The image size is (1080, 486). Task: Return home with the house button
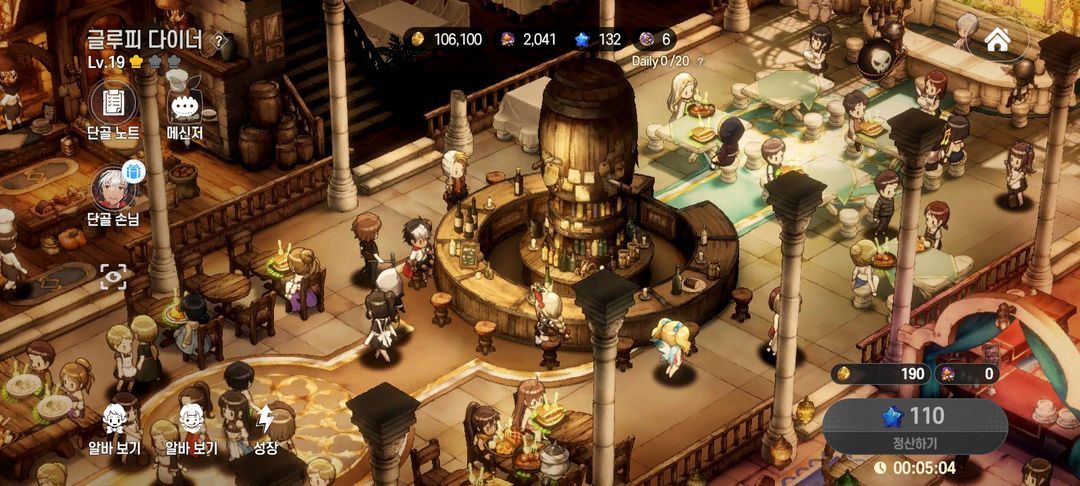[x=997, y=39]
